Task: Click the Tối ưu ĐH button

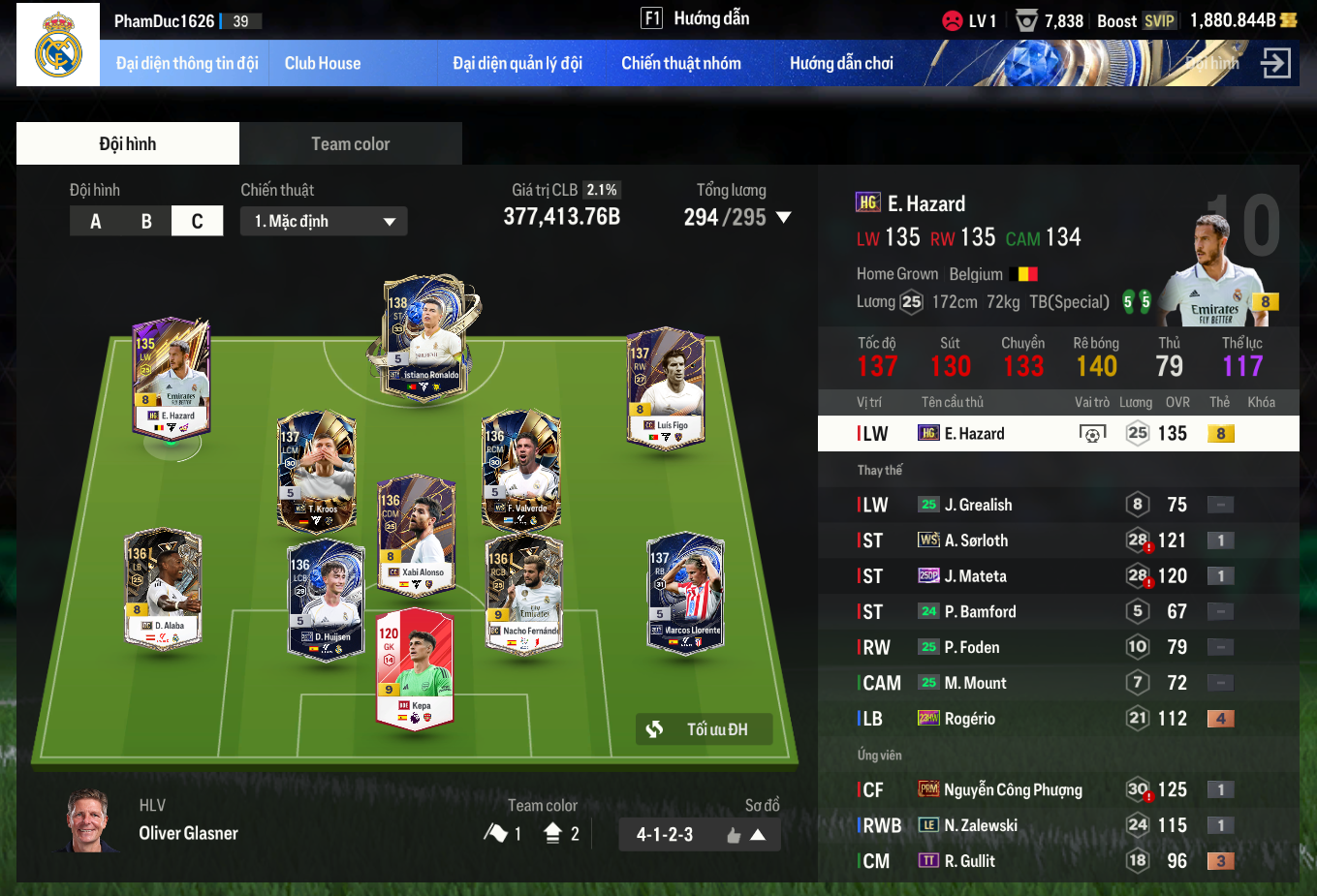Action: point(705,729)
